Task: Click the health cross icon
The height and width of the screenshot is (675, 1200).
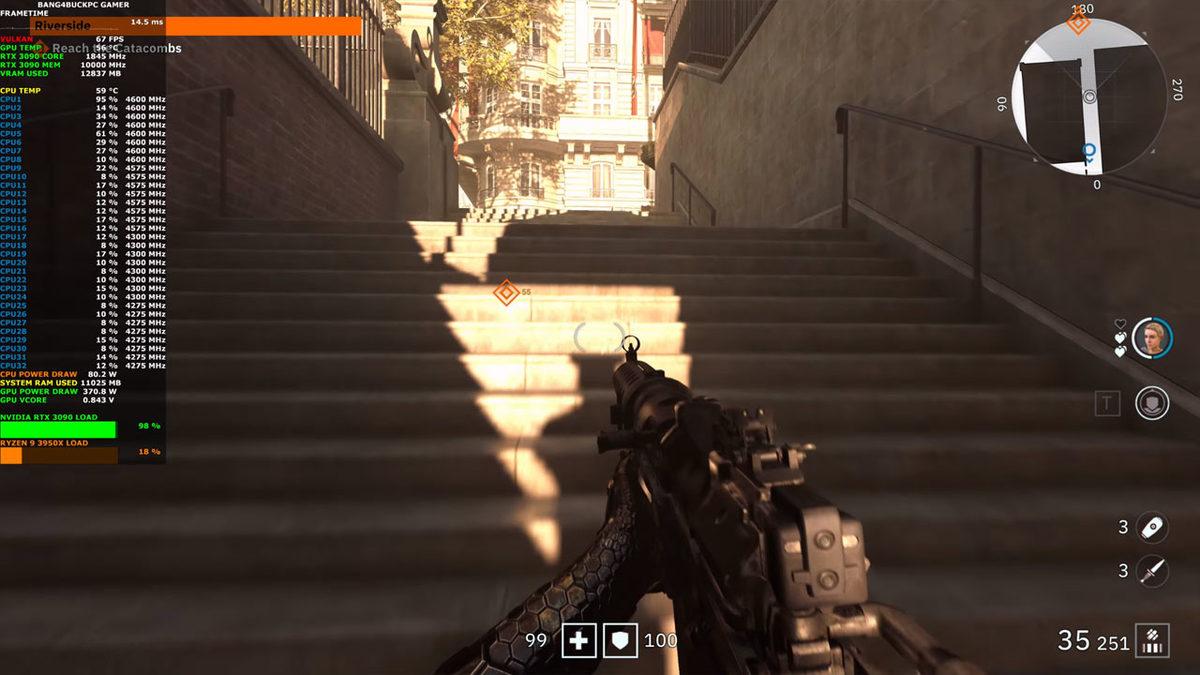Action: pos(579,640)
